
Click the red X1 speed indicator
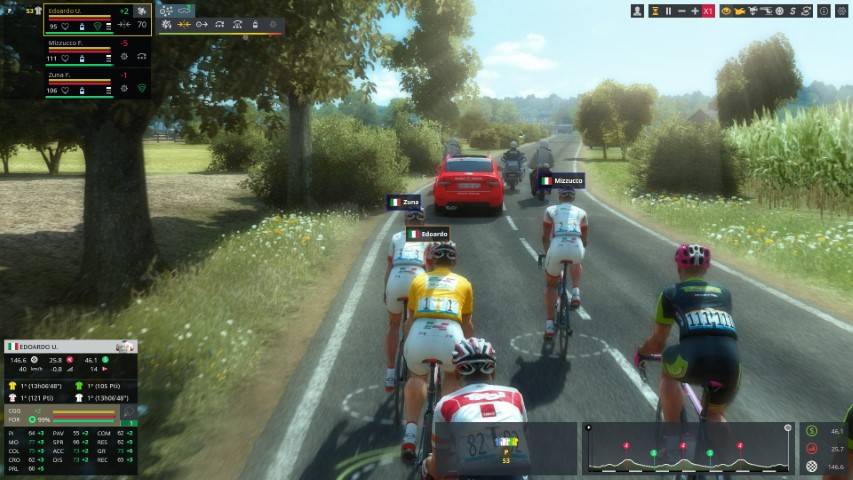[x=708, y=11]
